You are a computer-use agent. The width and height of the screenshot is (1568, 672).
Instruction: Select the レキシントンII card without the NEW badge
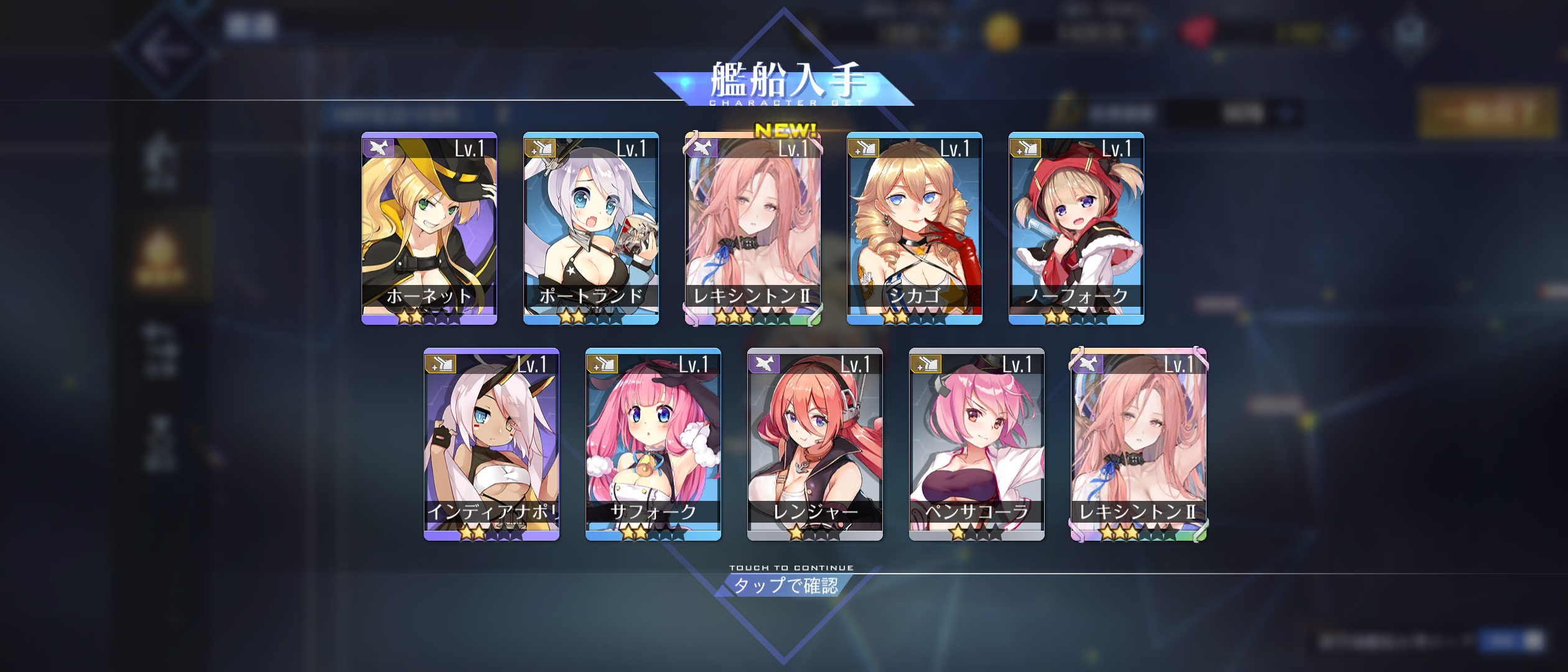click(x=1139, y=444)
